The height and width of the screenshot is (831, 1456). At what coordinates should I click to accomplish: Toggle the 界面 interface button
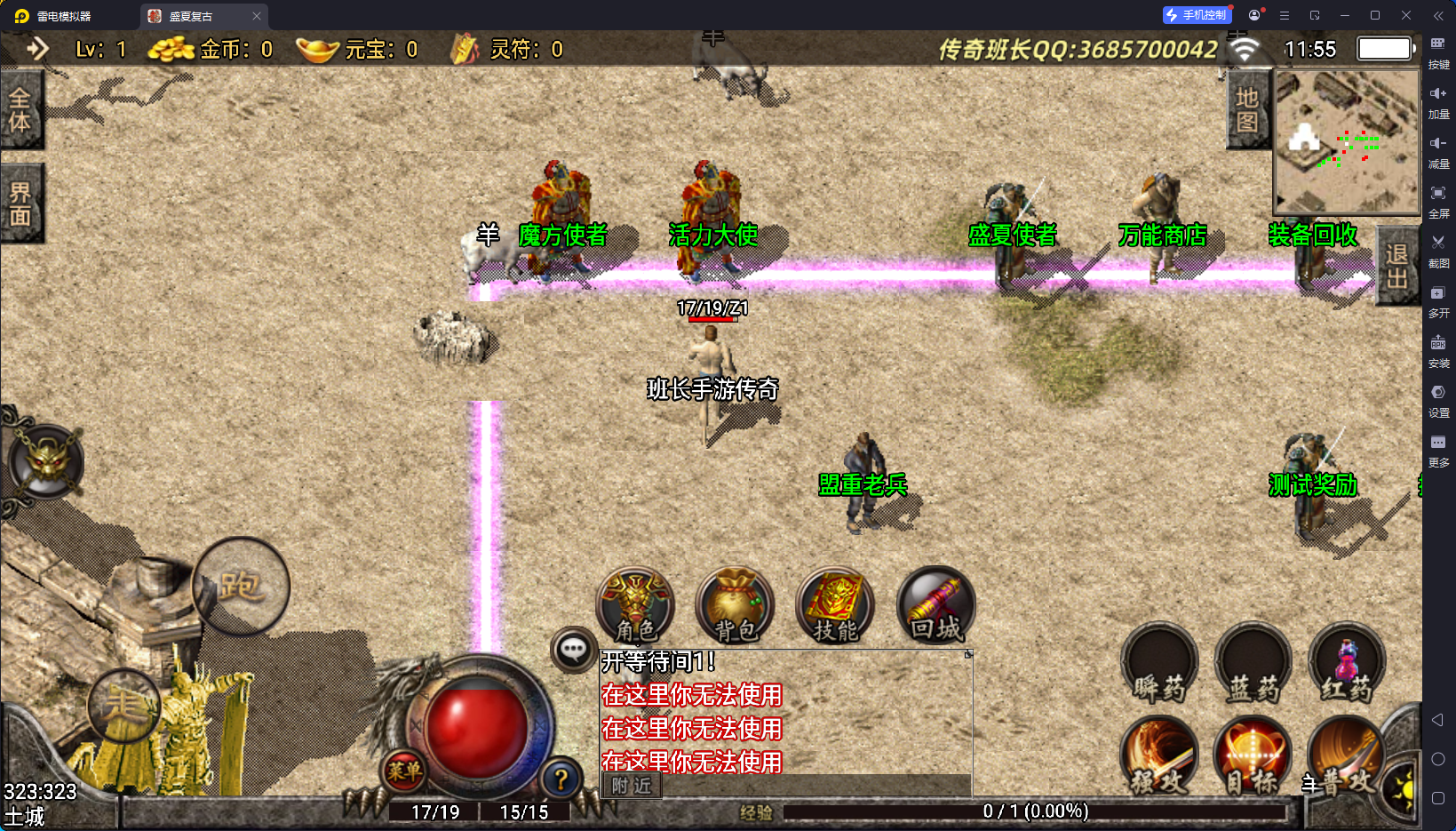click(x=20, y=204)
